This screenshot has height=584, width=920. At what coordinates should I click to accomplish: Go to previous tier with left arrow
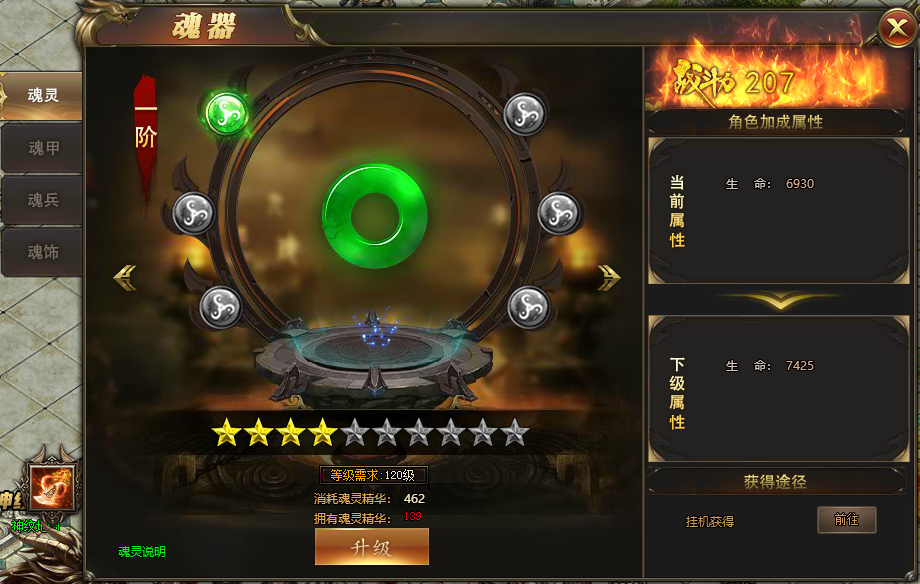click(125, 277)
